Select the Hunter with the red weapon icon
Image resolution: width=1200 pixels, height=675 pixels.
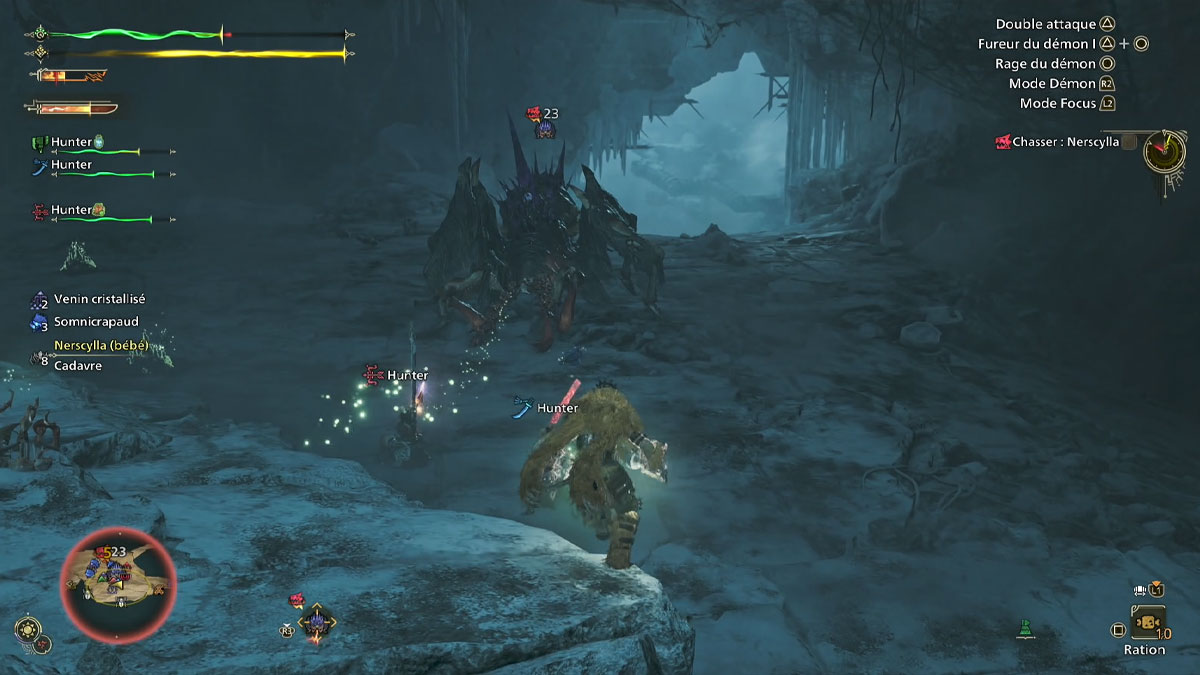pyautogui.click(x=70, y=210)
